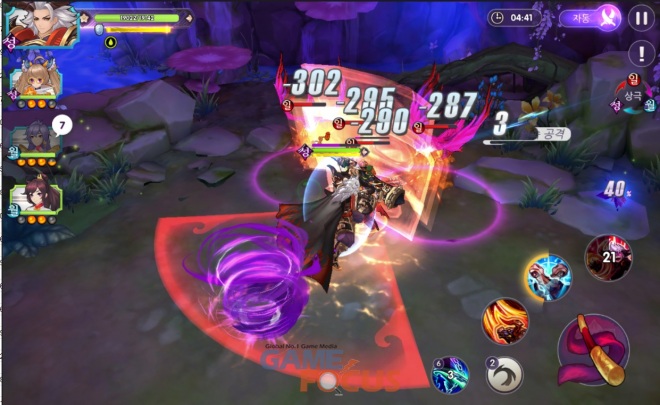Trigger the teal skill showing 3 cooldown
Image resolution: width=660 pixels, height=405 pixels.
tap(450, 374)
